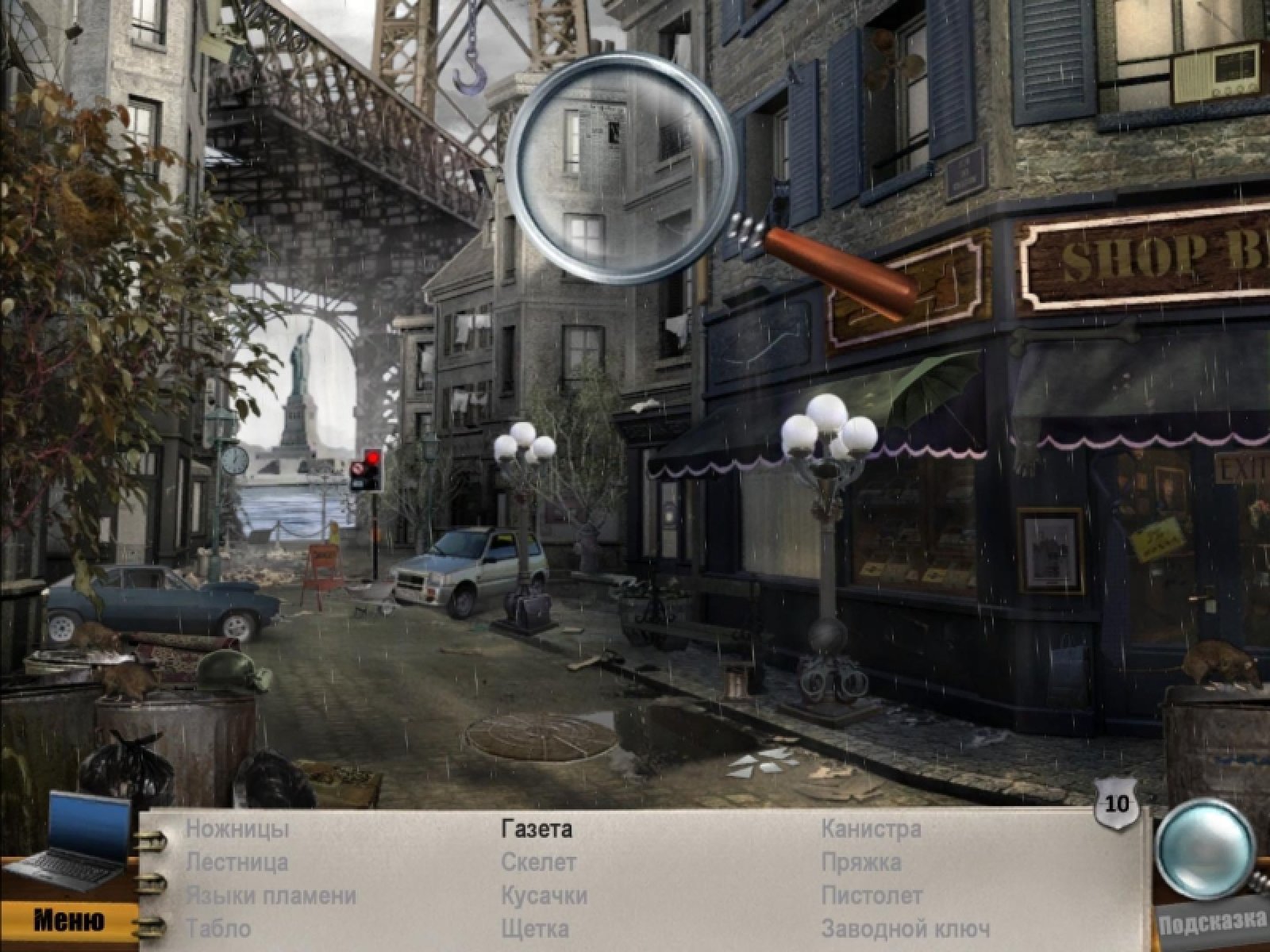Select Канистра in the item list

pyautogui.click(x=871, y=830)
